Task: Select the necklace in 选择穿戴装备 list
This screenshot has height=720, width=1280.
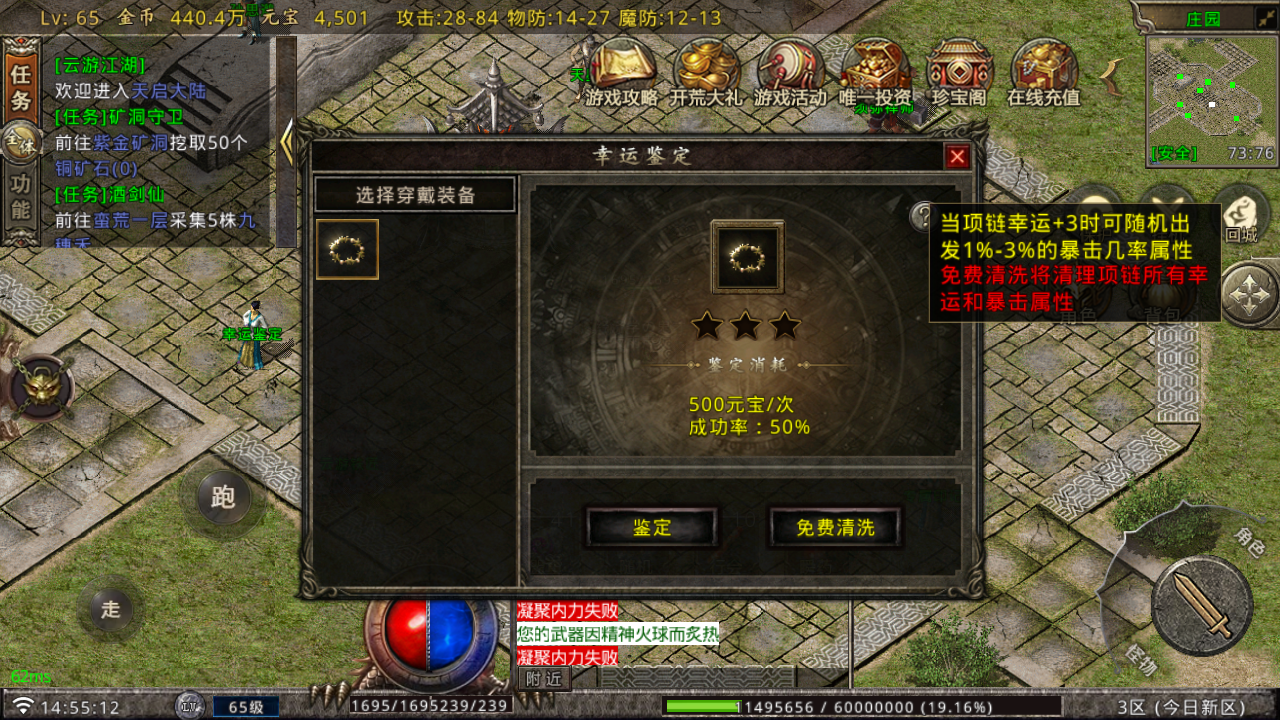Action: click(x=347, y=250)
